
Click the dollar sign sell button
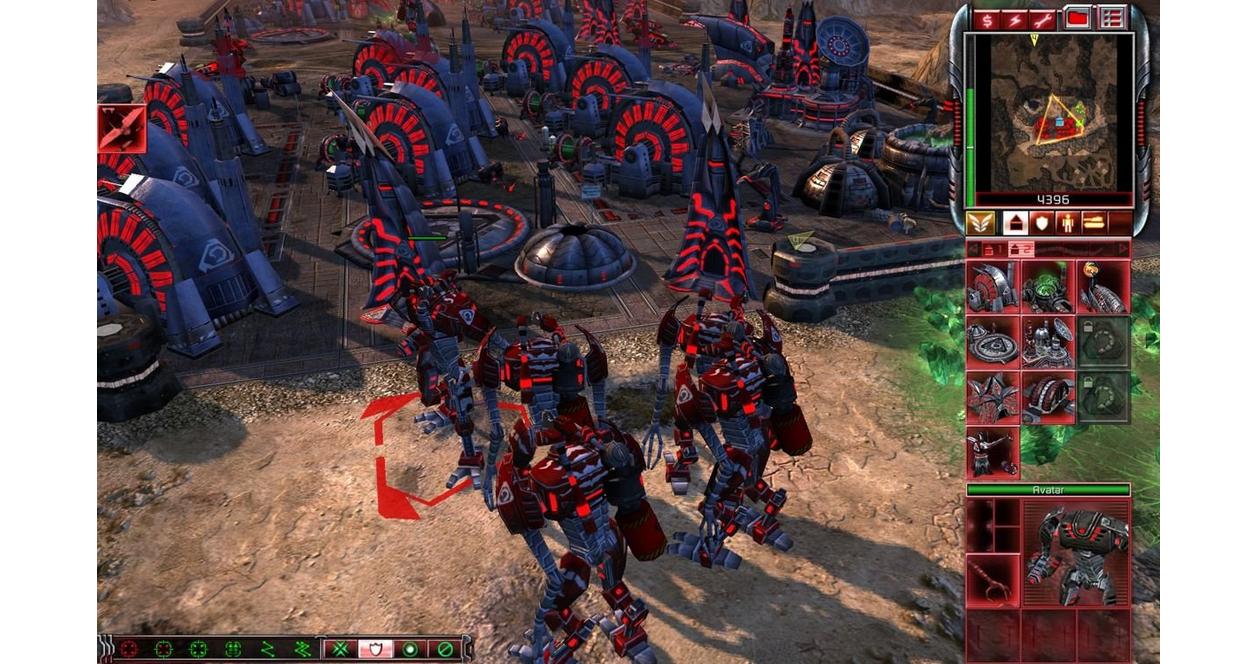[x=987, y=19]
